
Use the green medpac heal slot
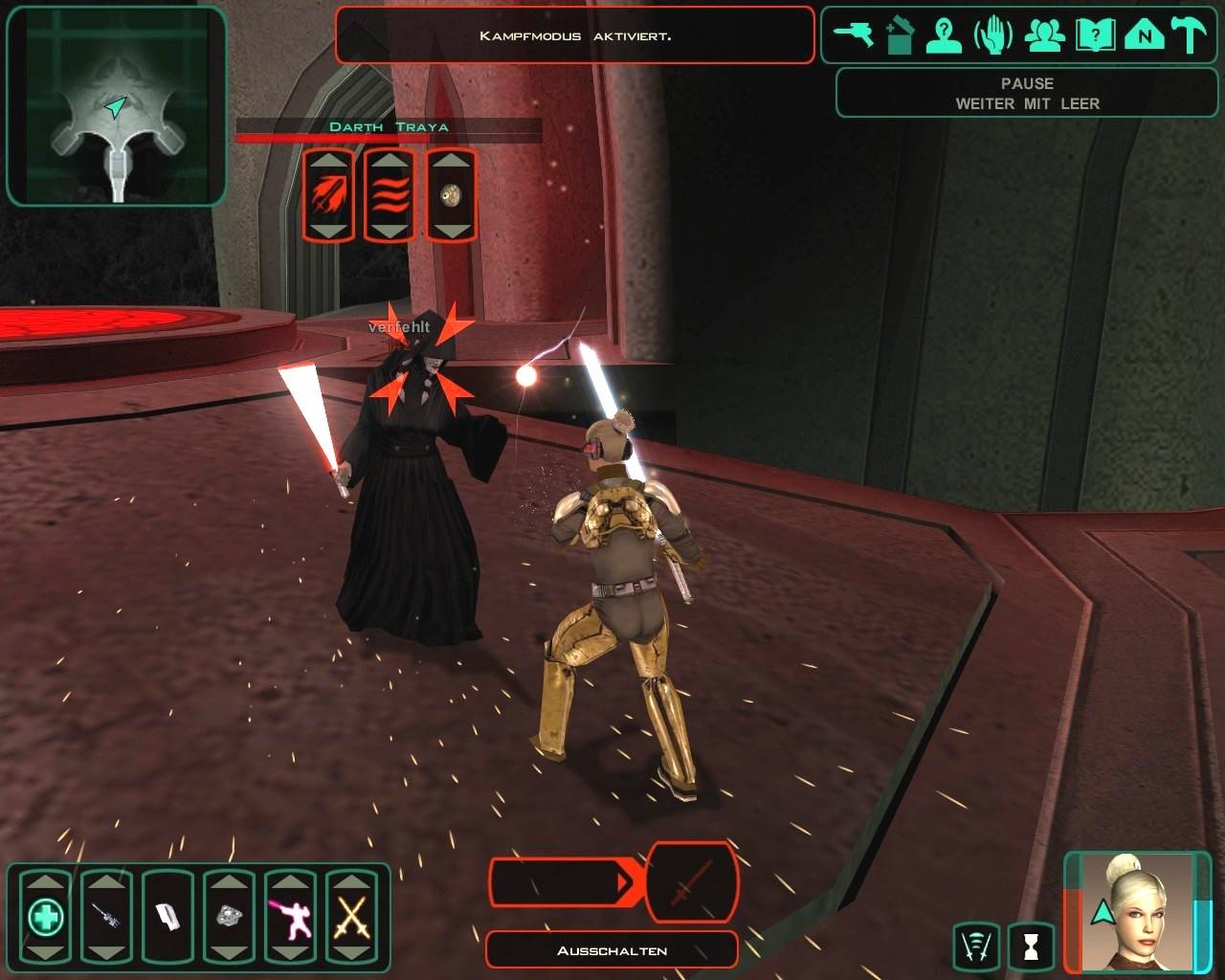pos(45,918)
